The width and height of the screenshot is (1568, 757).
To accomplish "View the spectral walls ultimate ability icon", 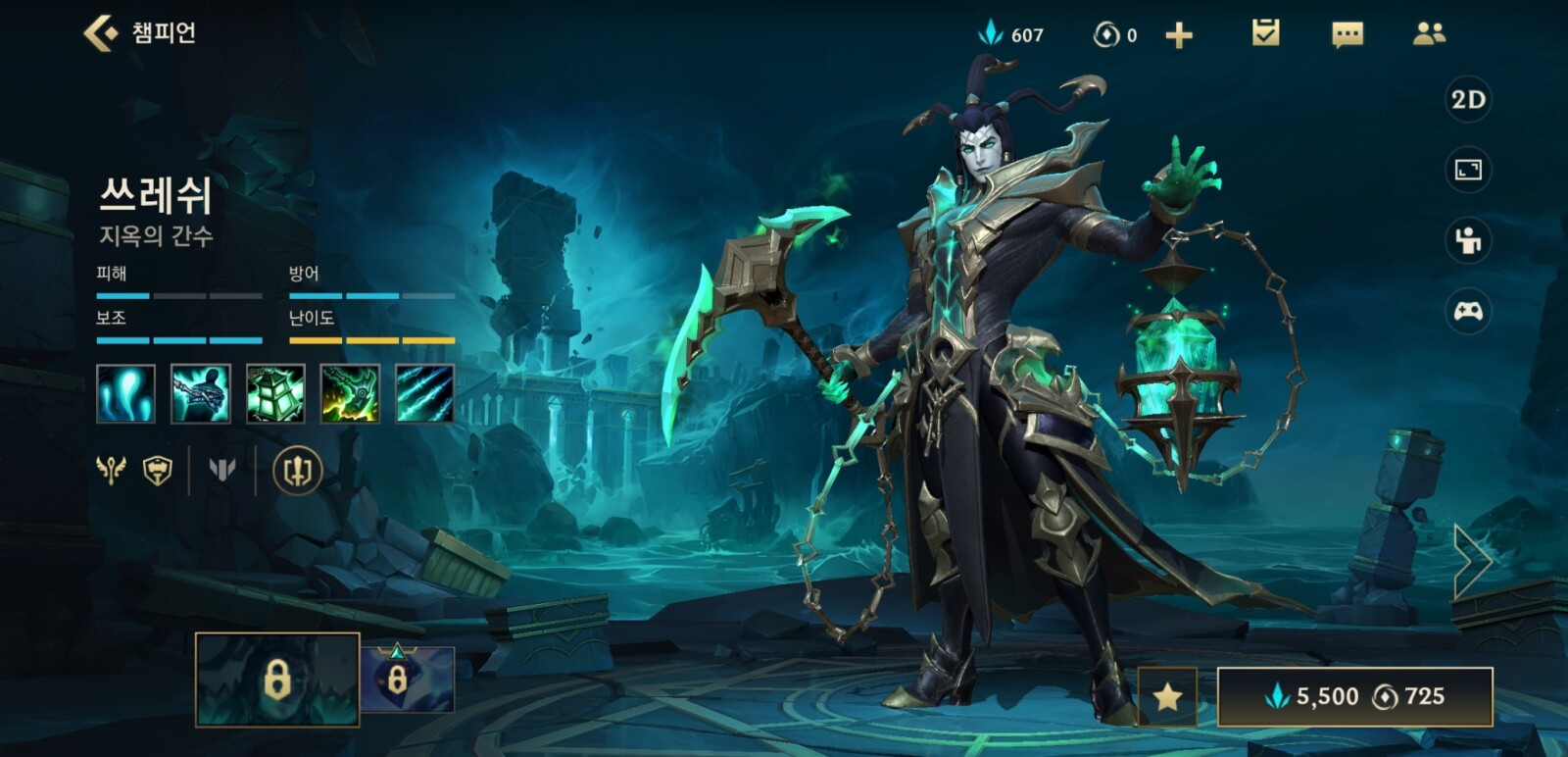I will [424, 394].
